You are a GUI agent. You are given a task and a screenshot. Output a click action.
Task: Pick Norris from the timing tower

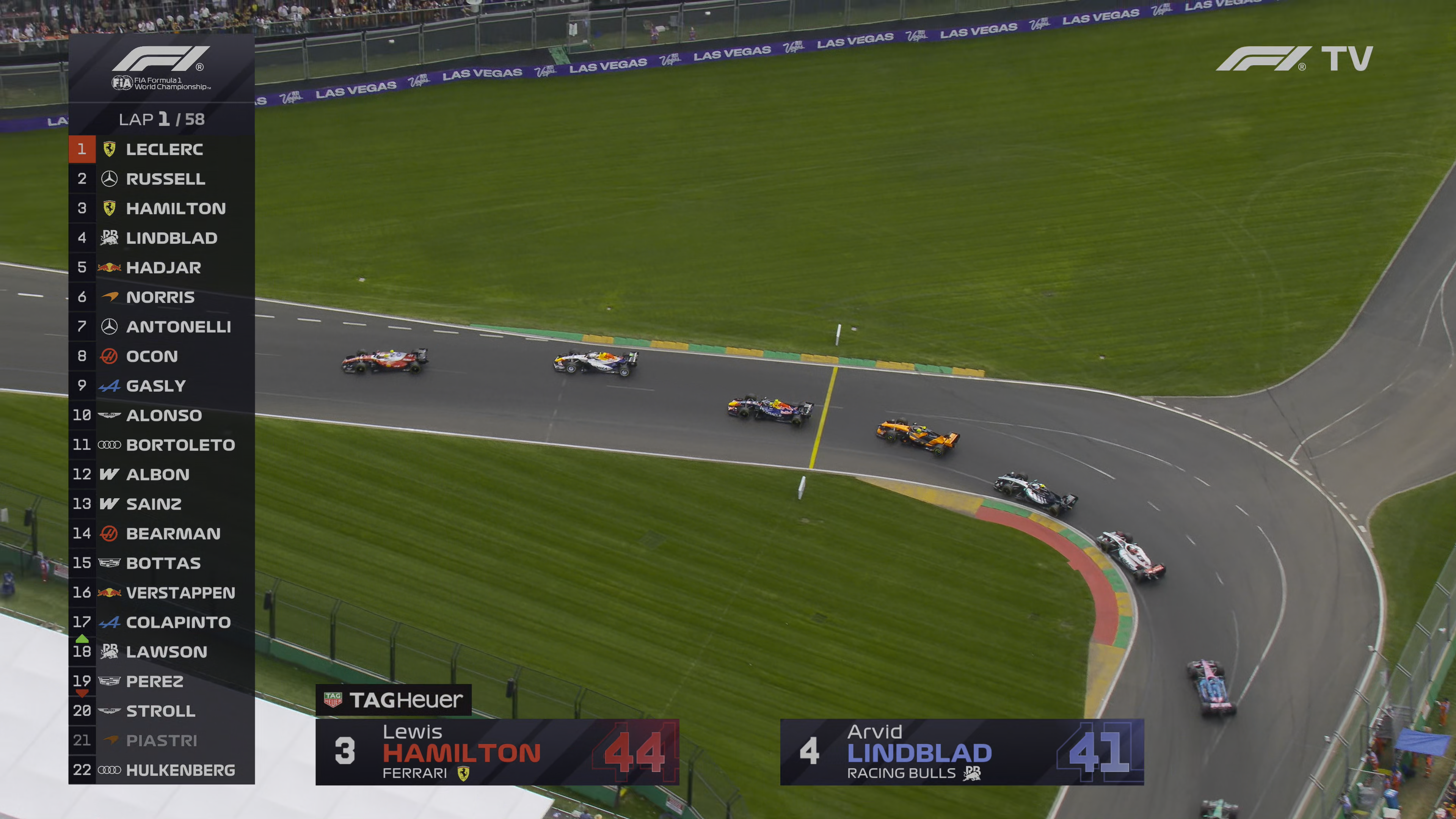tap(162, 297)
